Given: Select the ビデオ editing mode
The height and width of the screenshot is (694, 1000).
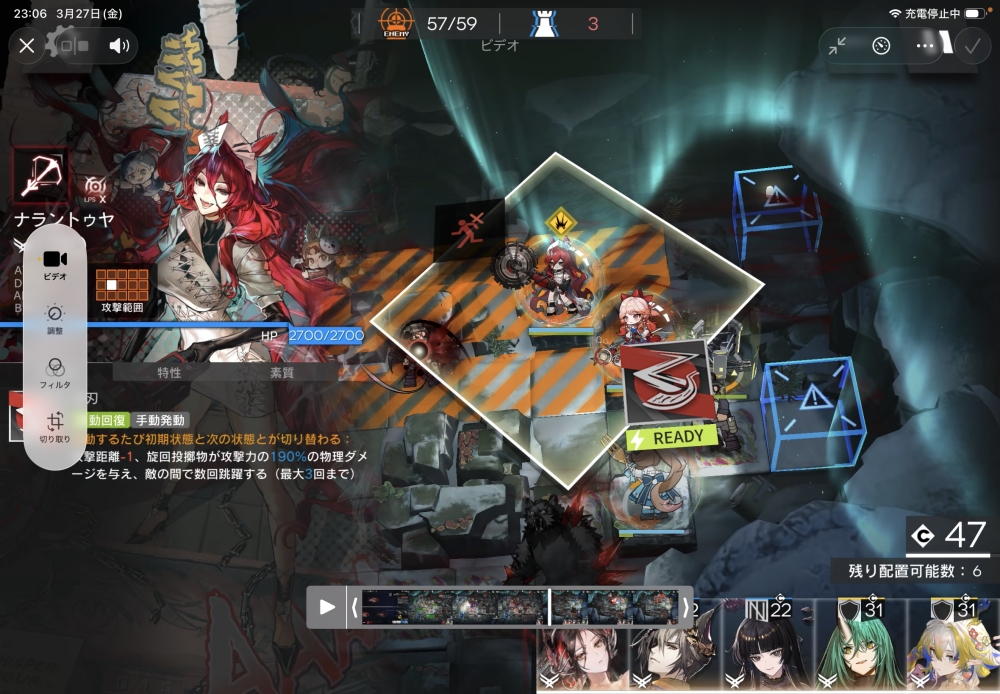Looking at the screenshot, I should [x=55, y=264].
